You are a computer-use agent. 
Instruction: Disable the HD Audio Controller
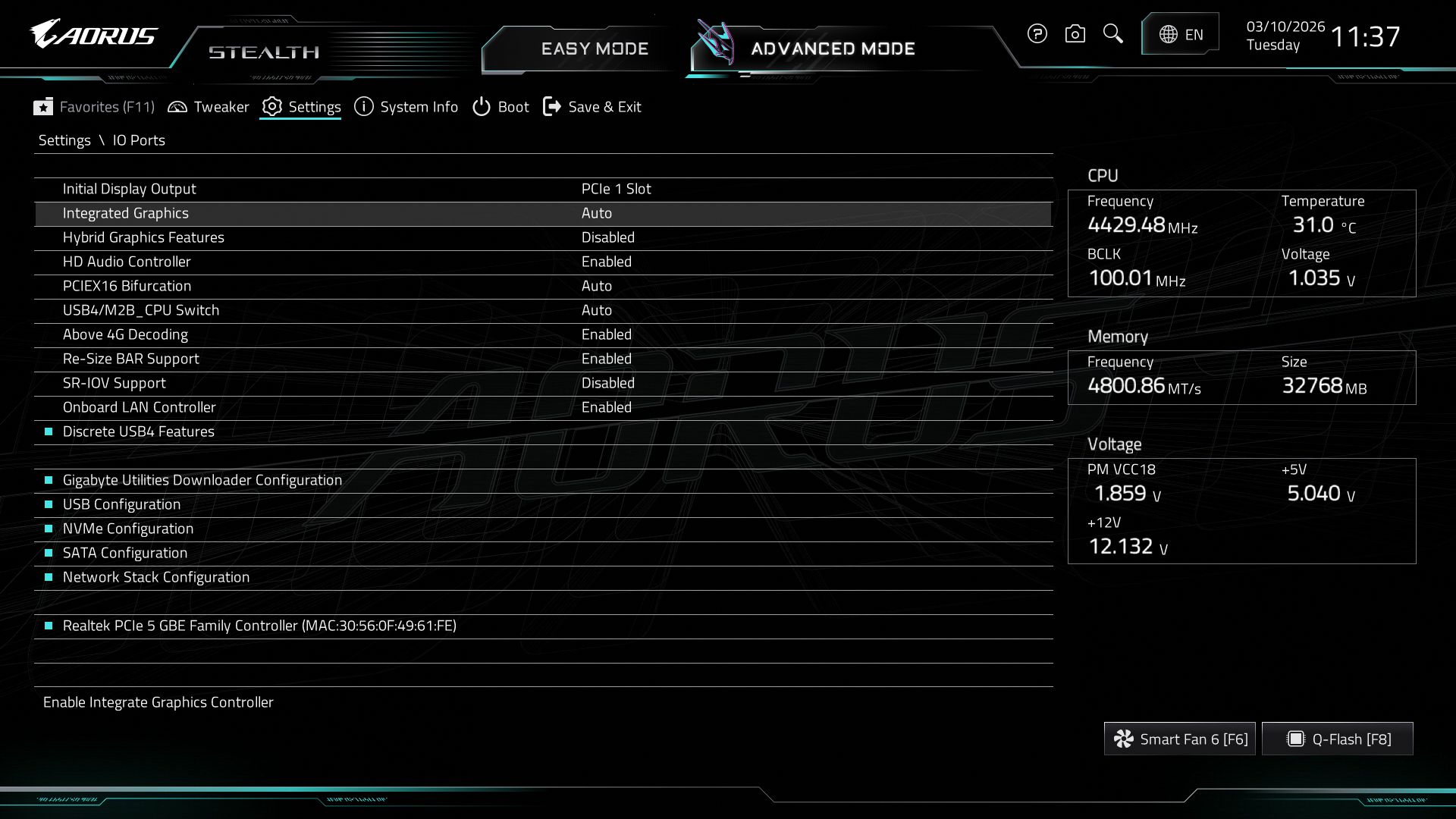(x=604, y=261)
